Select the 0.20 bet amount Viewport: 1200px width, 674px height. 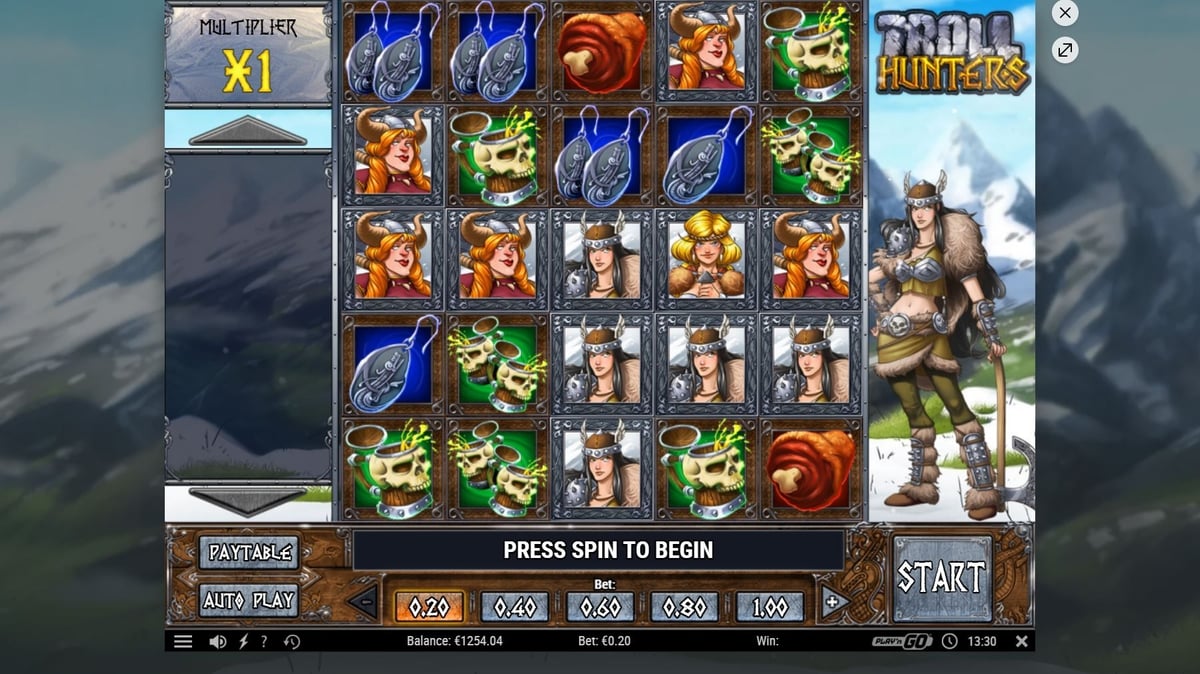coord(429,607)
